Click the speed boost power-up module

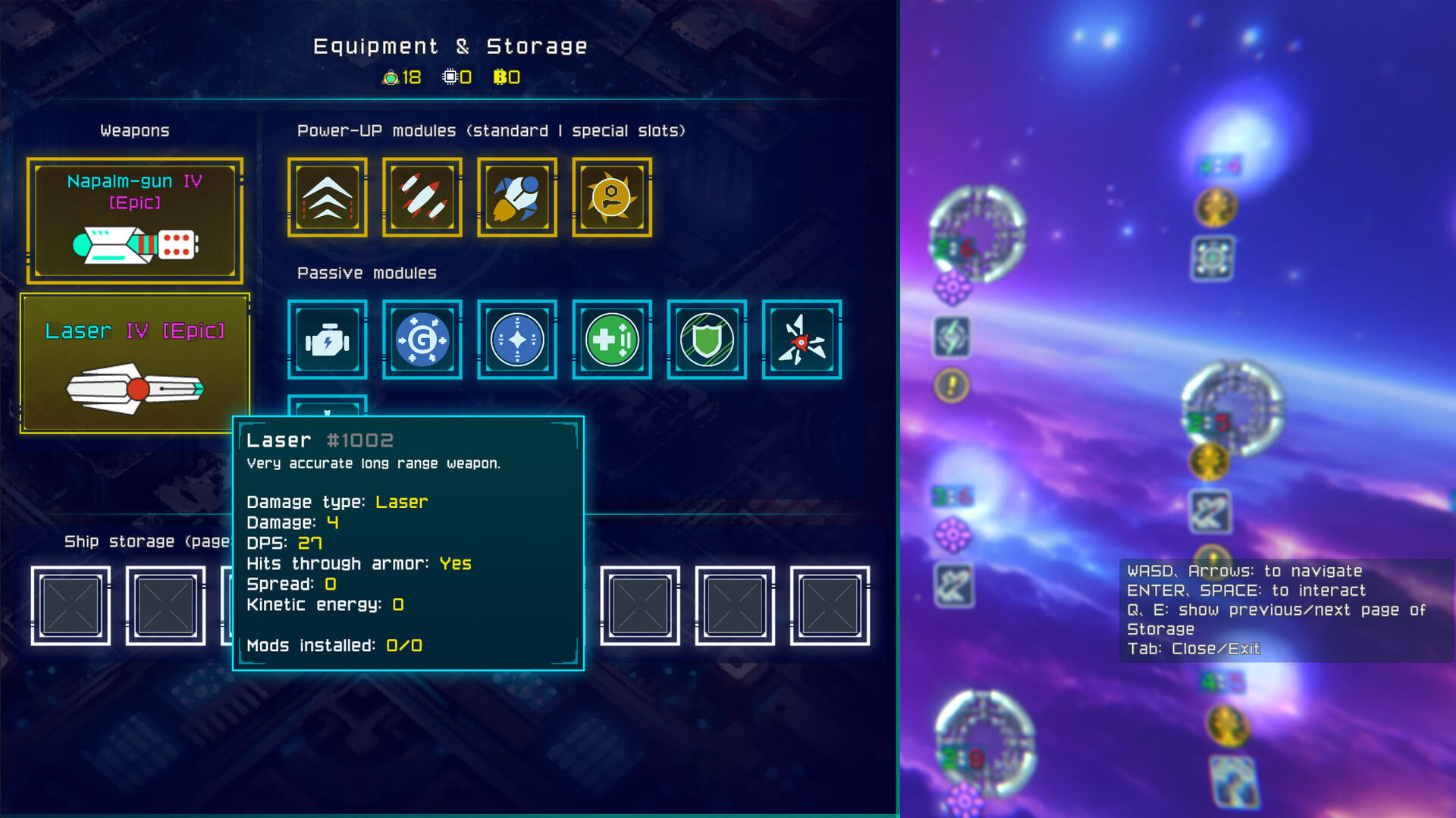pos(327,197)
